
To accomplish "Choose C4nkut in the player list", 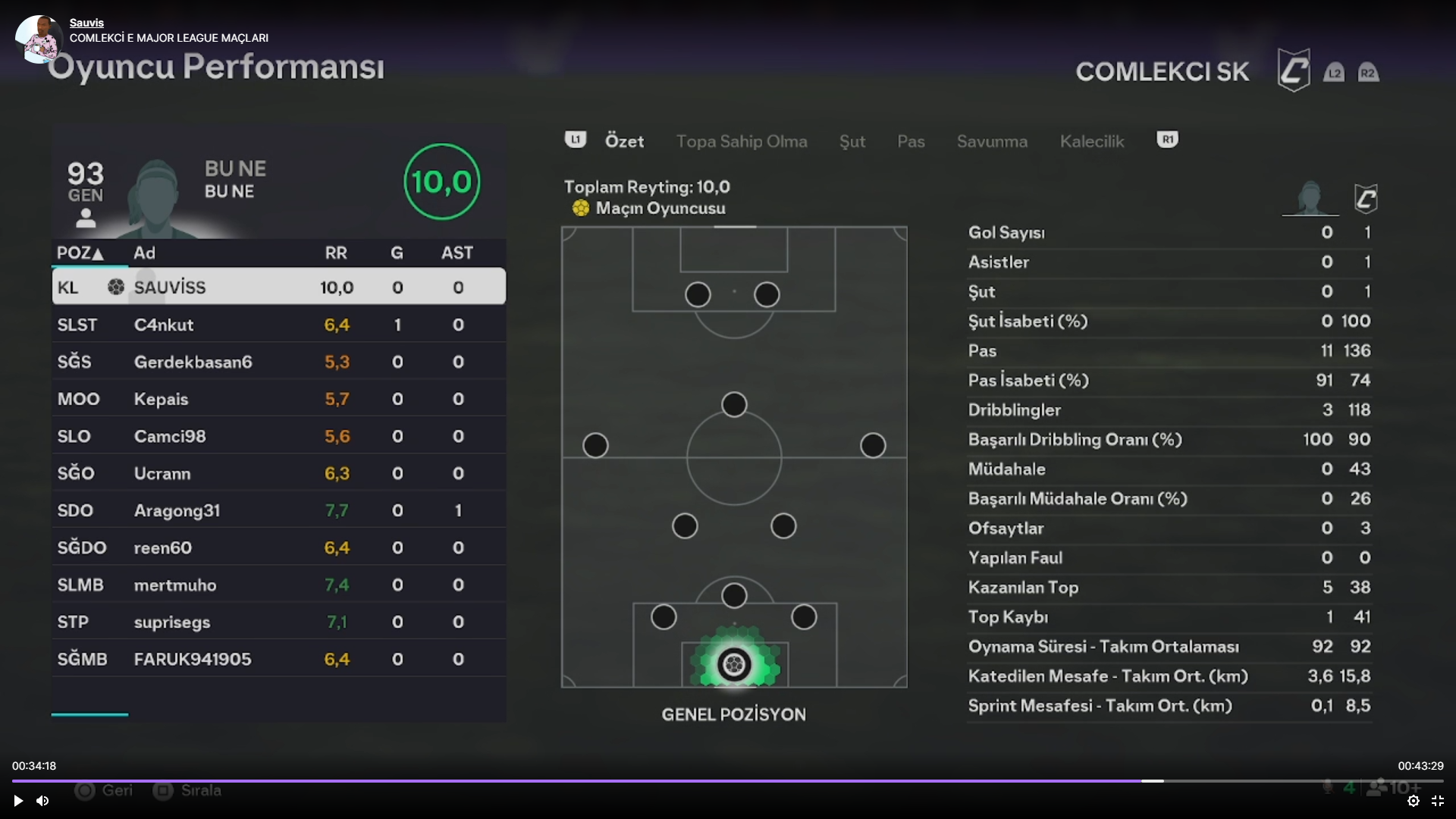I will [x=278, y=325].
